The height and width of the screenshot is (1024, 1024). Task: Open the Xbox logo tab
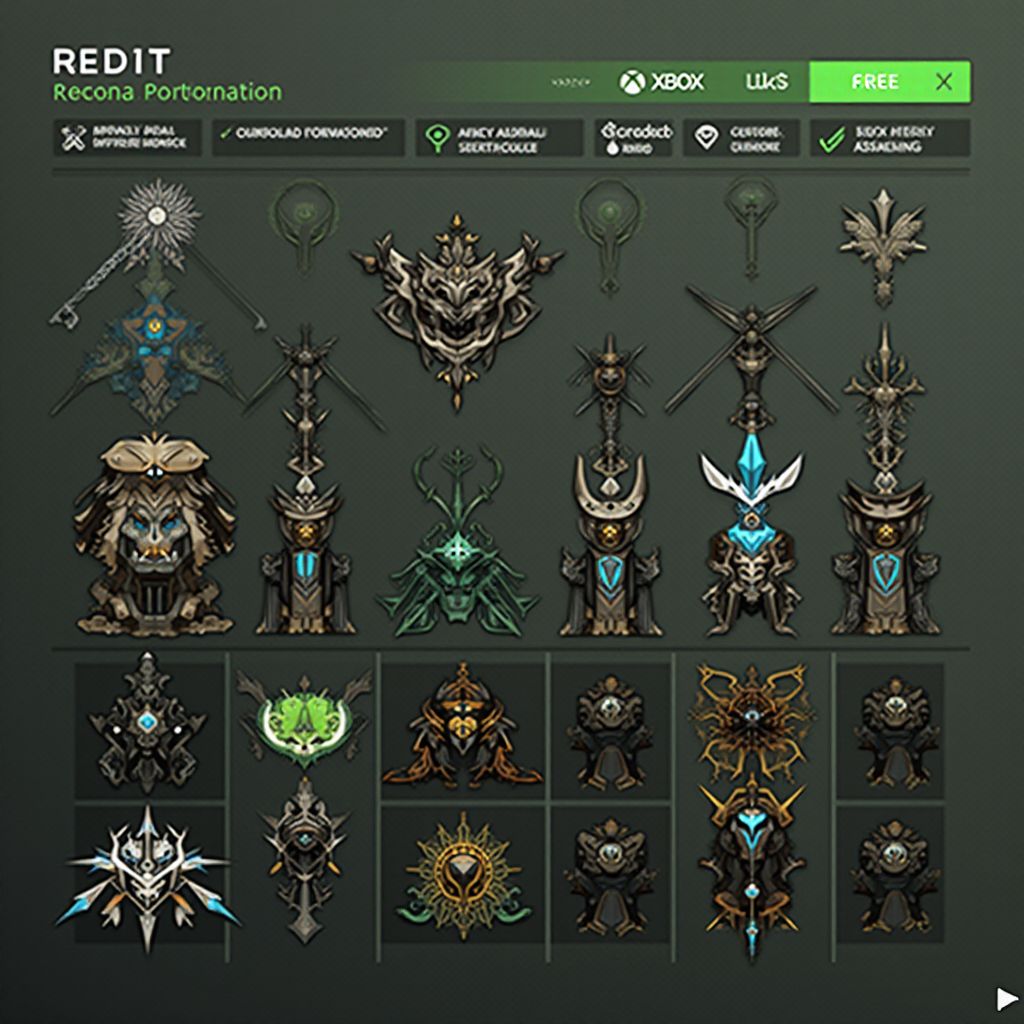661,82
